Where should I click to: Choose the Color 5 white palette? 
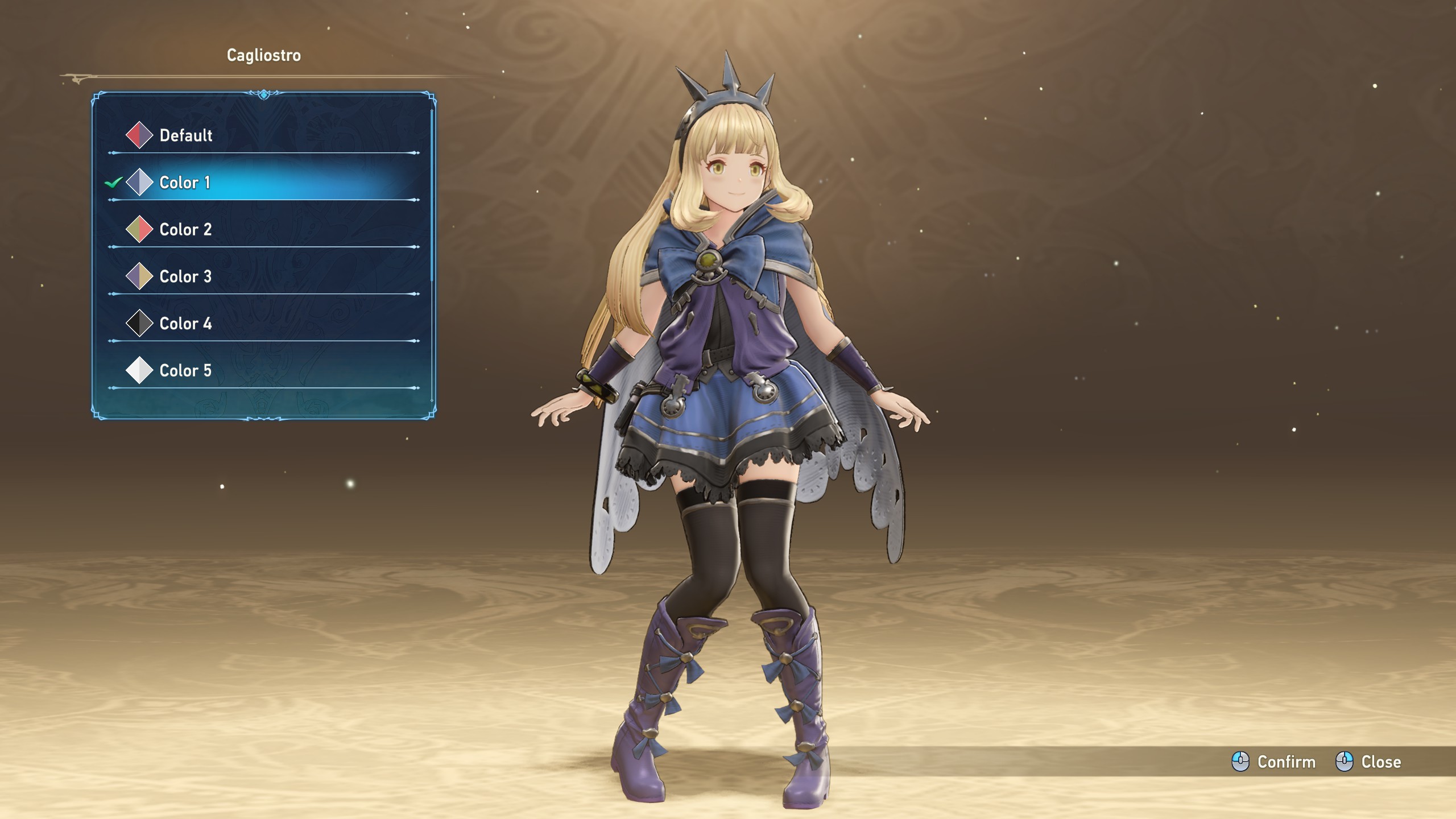coord(185,371)
